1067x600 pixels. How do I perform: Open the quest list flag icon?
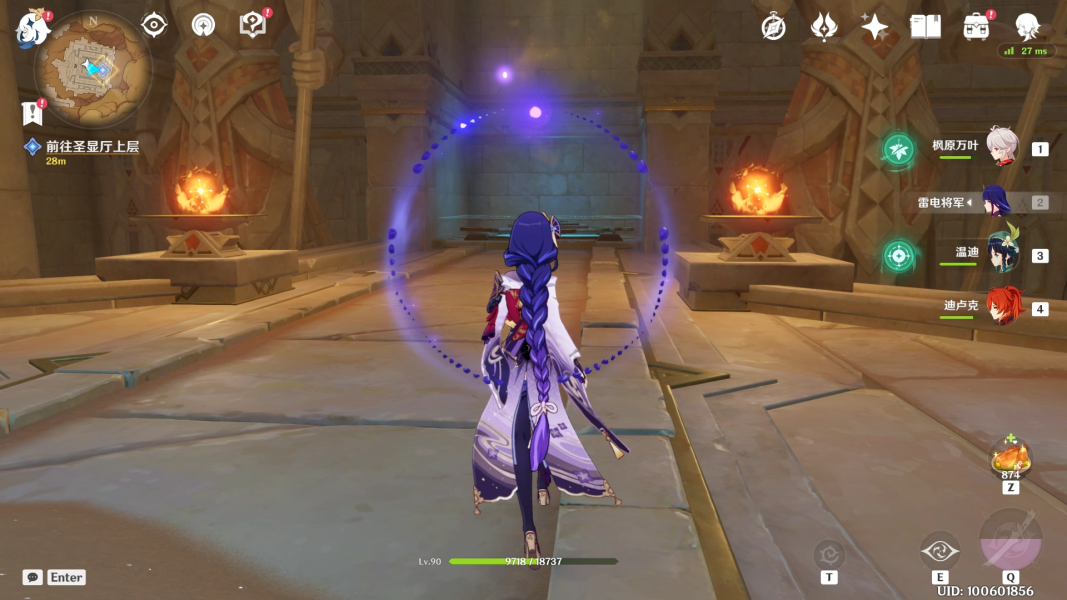(32, 112)
